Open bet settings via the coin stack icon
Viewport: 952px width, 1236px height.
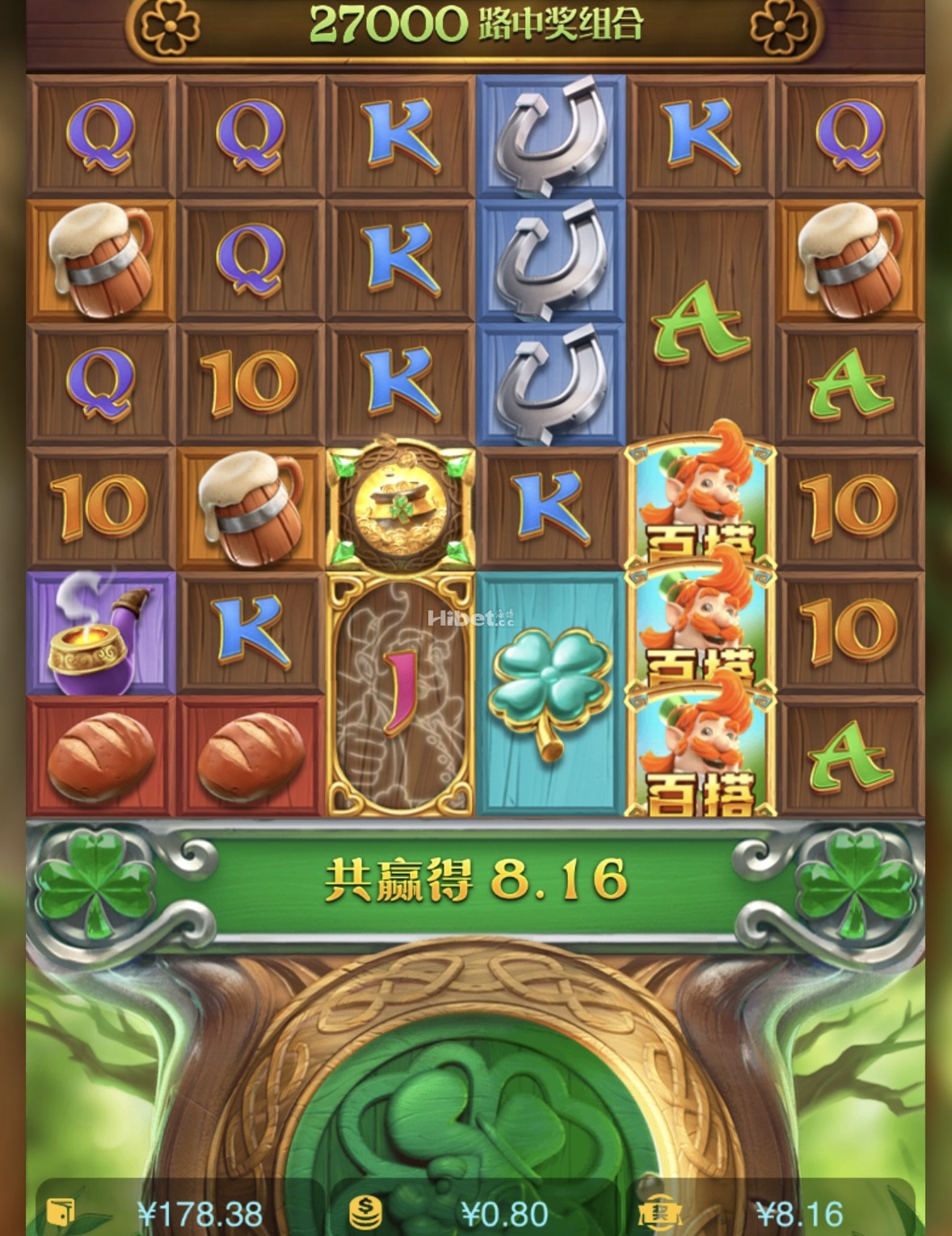[x=365, y=1213]
